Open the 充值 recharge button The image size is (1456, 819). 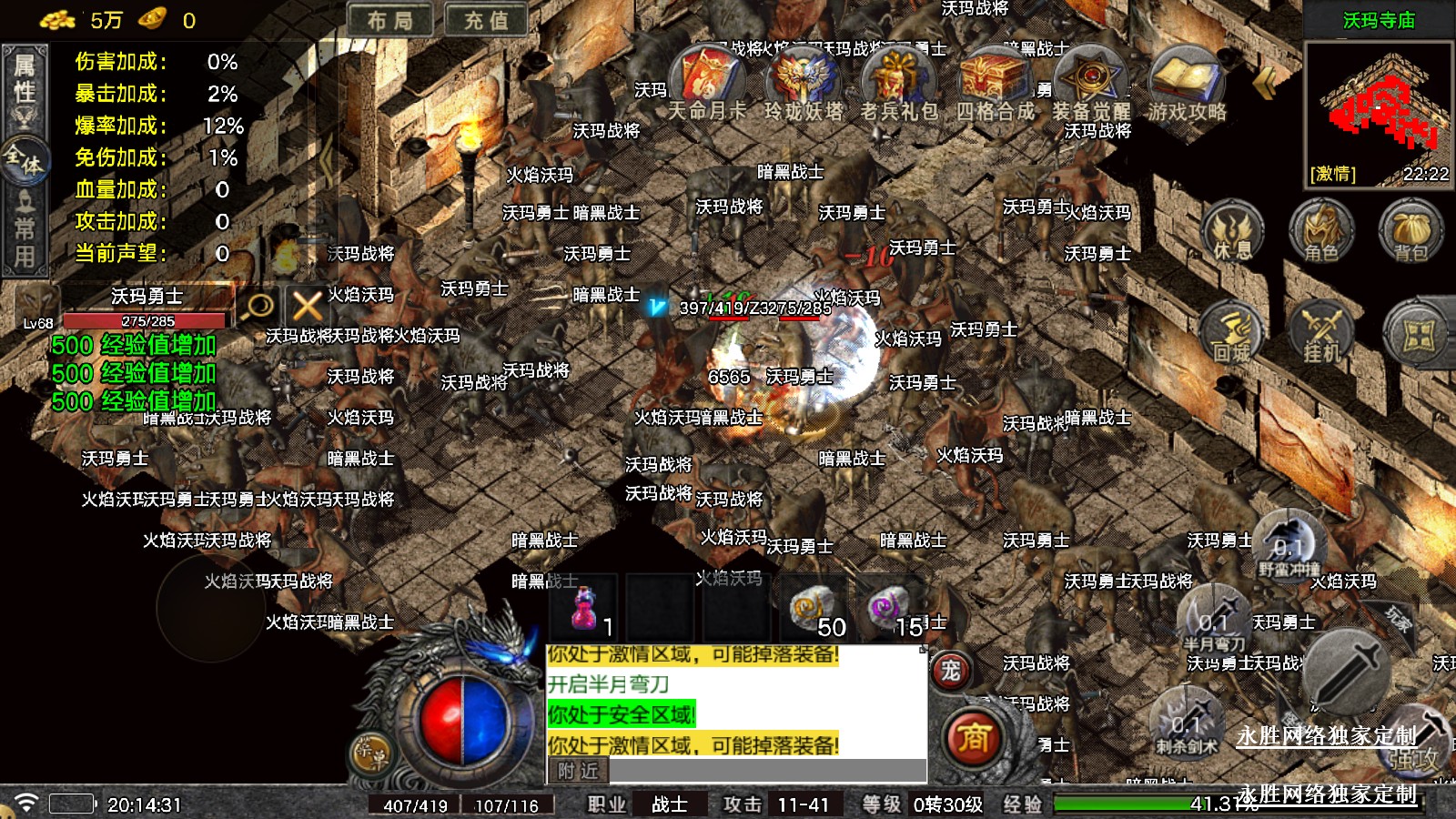coord(486,20)
